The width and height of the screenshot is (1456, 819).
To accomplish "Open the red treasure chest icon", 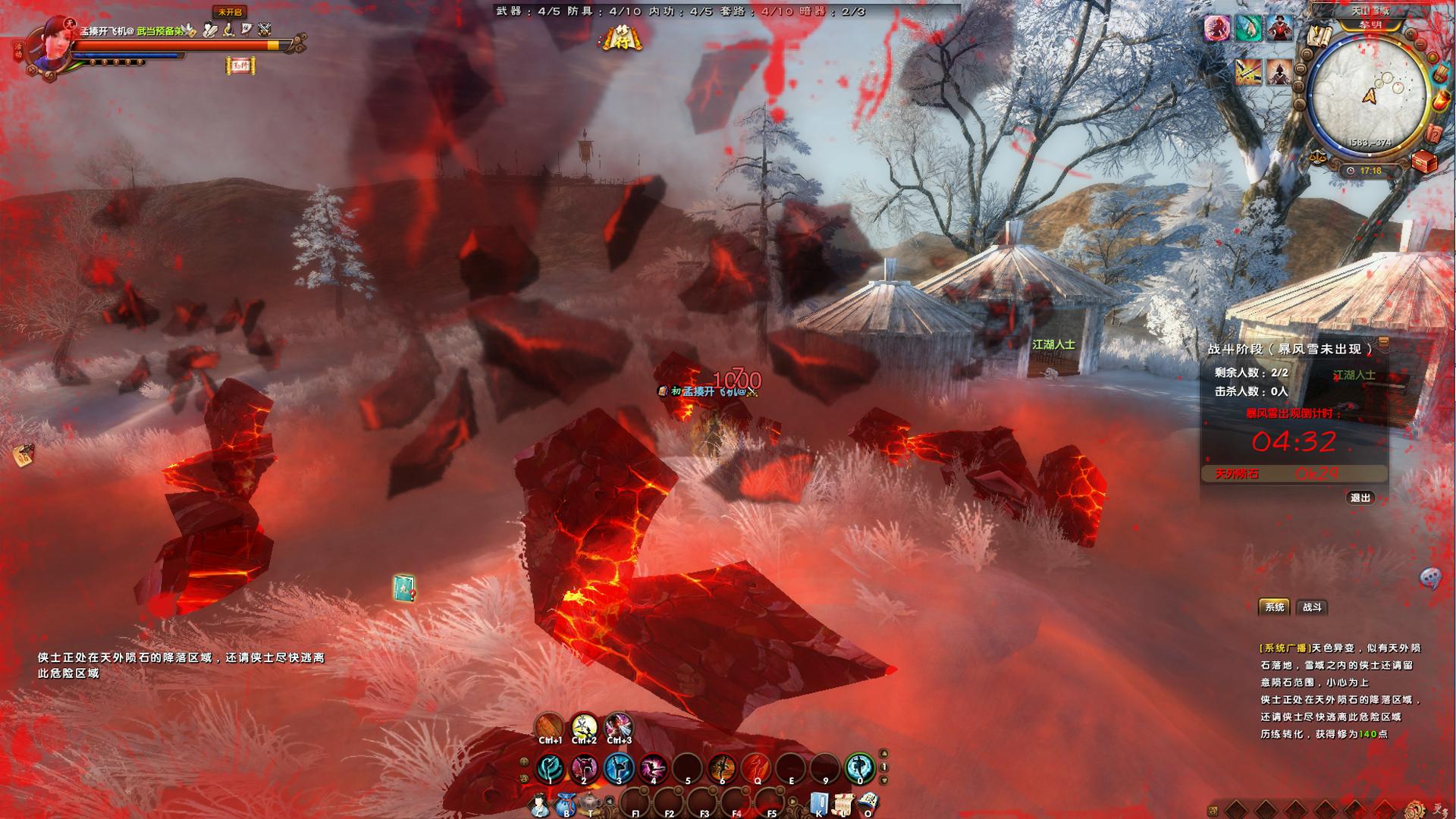I will [1424, 161].
